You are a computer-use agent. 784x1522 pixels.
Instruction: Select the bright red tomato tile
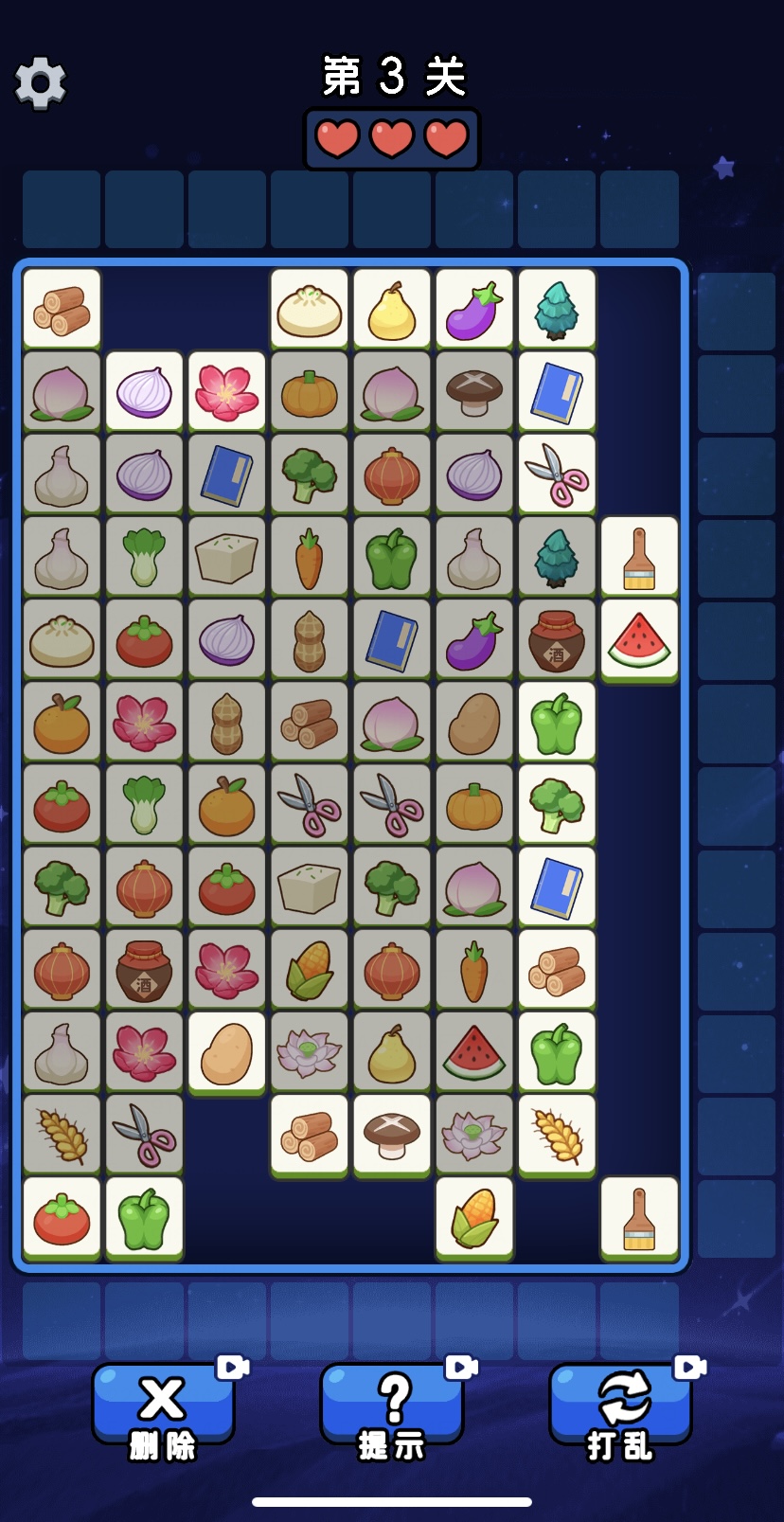point(62,1217)
